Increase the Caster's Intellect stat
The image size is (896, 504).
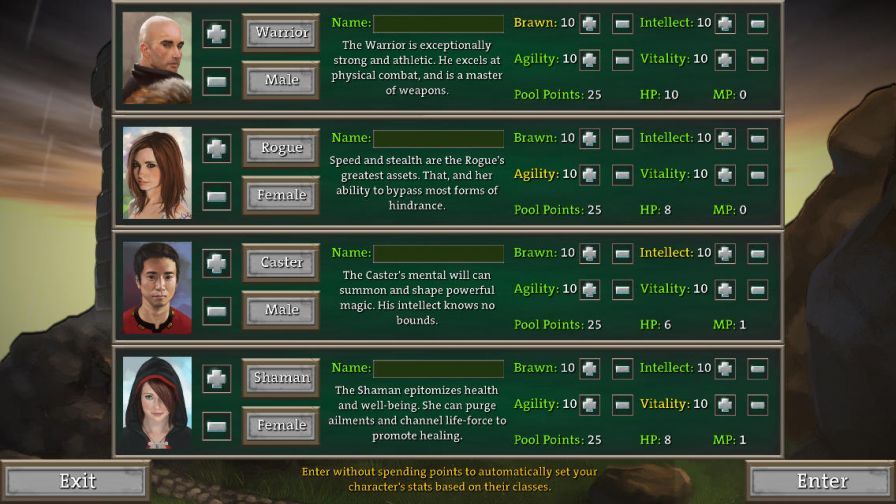[725, 253]
